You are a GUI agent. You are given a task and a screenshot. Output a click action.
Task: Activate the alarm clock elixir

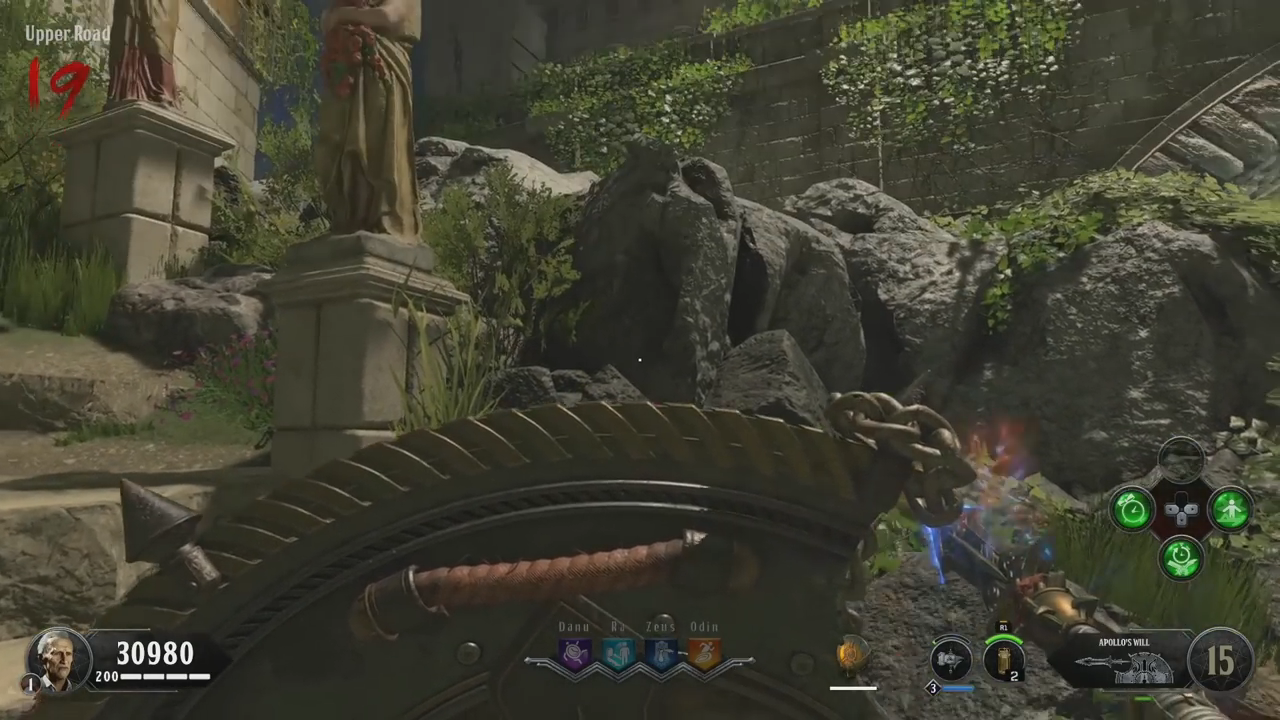(x=1132, y=509)
